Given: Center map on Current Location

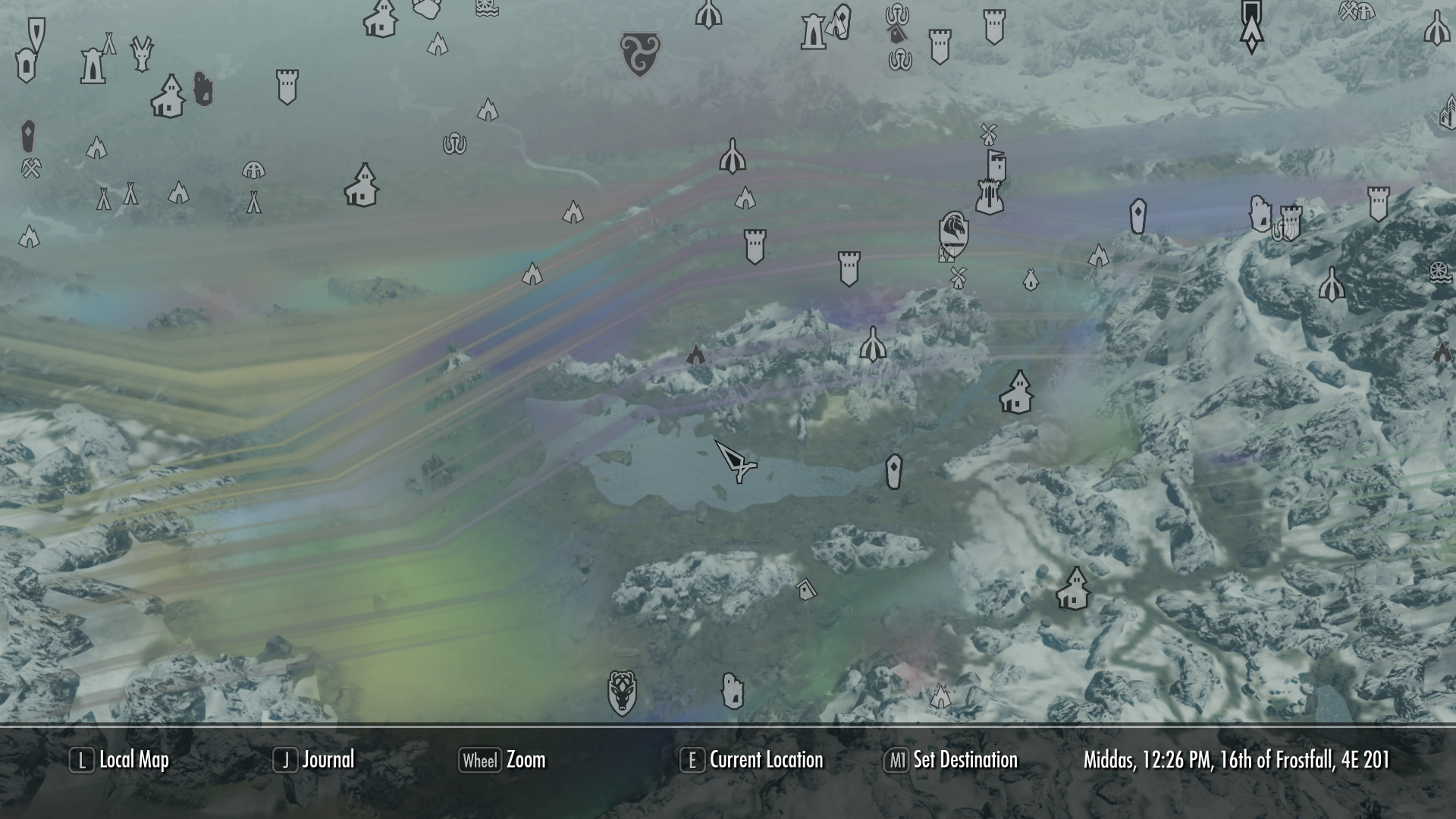Looking at the screenshot, I should [752, 760].
